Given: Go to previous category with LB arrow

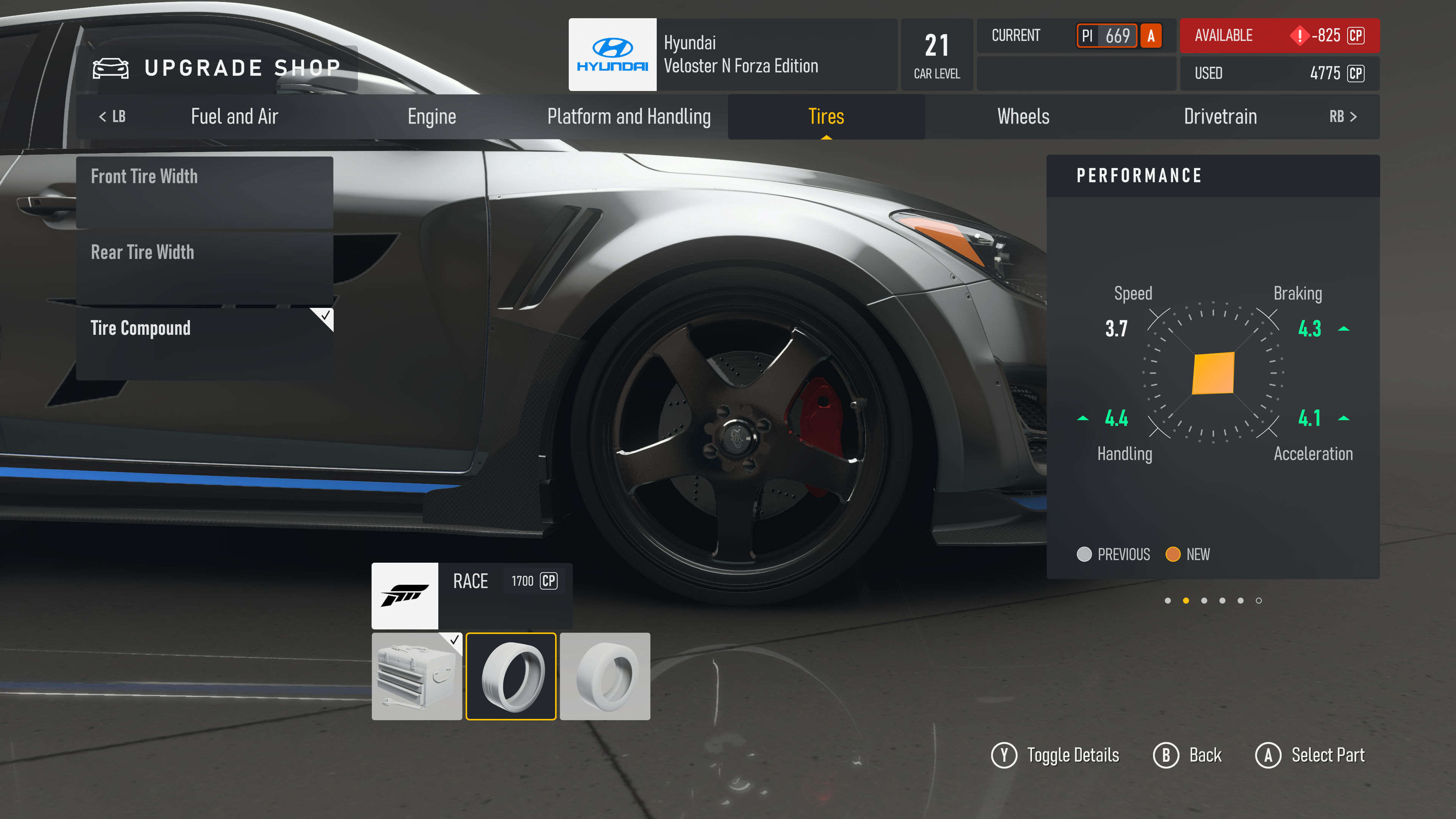Looking at the screenshot, I should point(112,116).
